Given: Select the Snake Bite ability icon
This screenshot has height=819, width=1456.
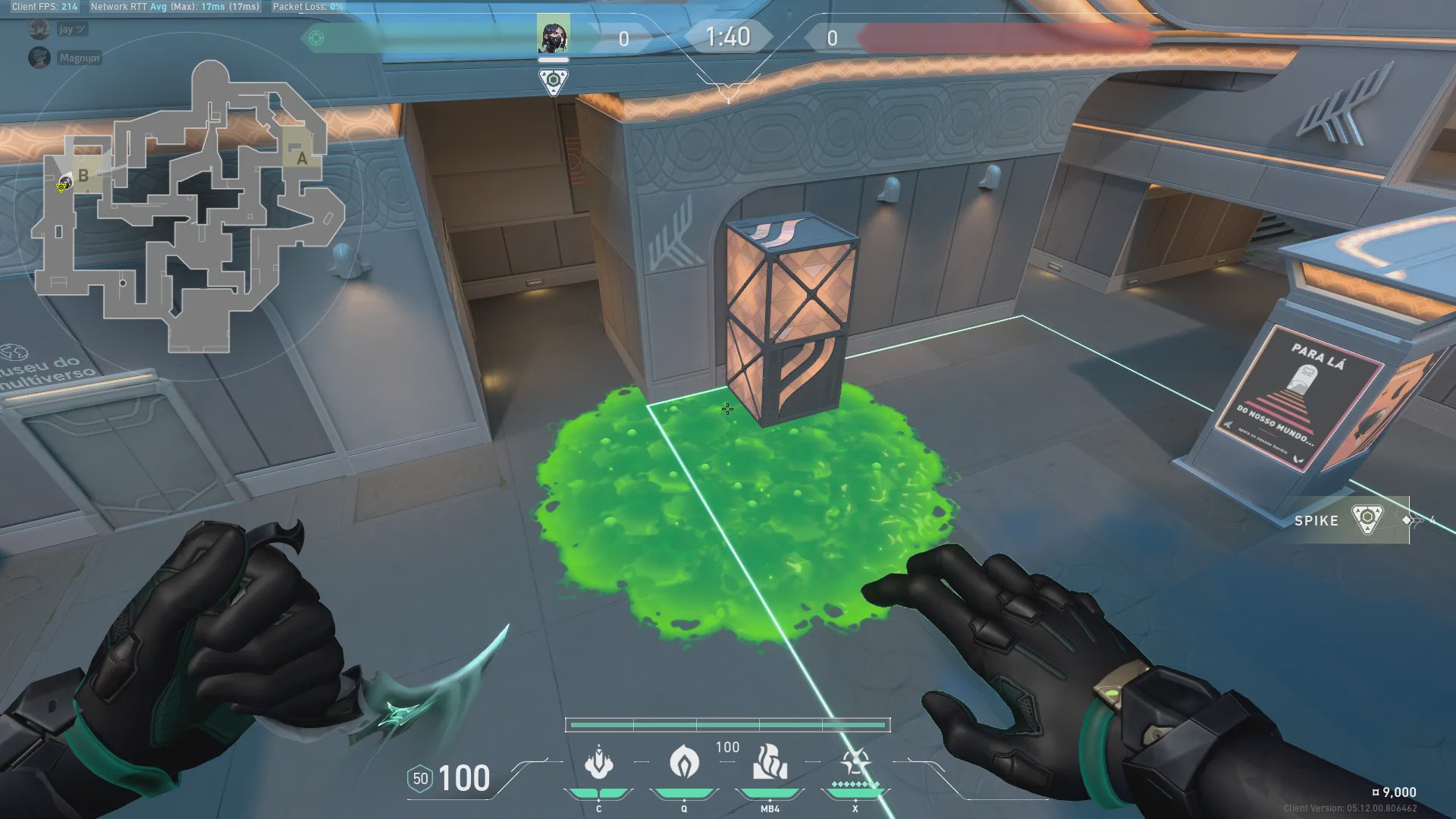Looking at the screenshot, I should (x=598, y=762).
